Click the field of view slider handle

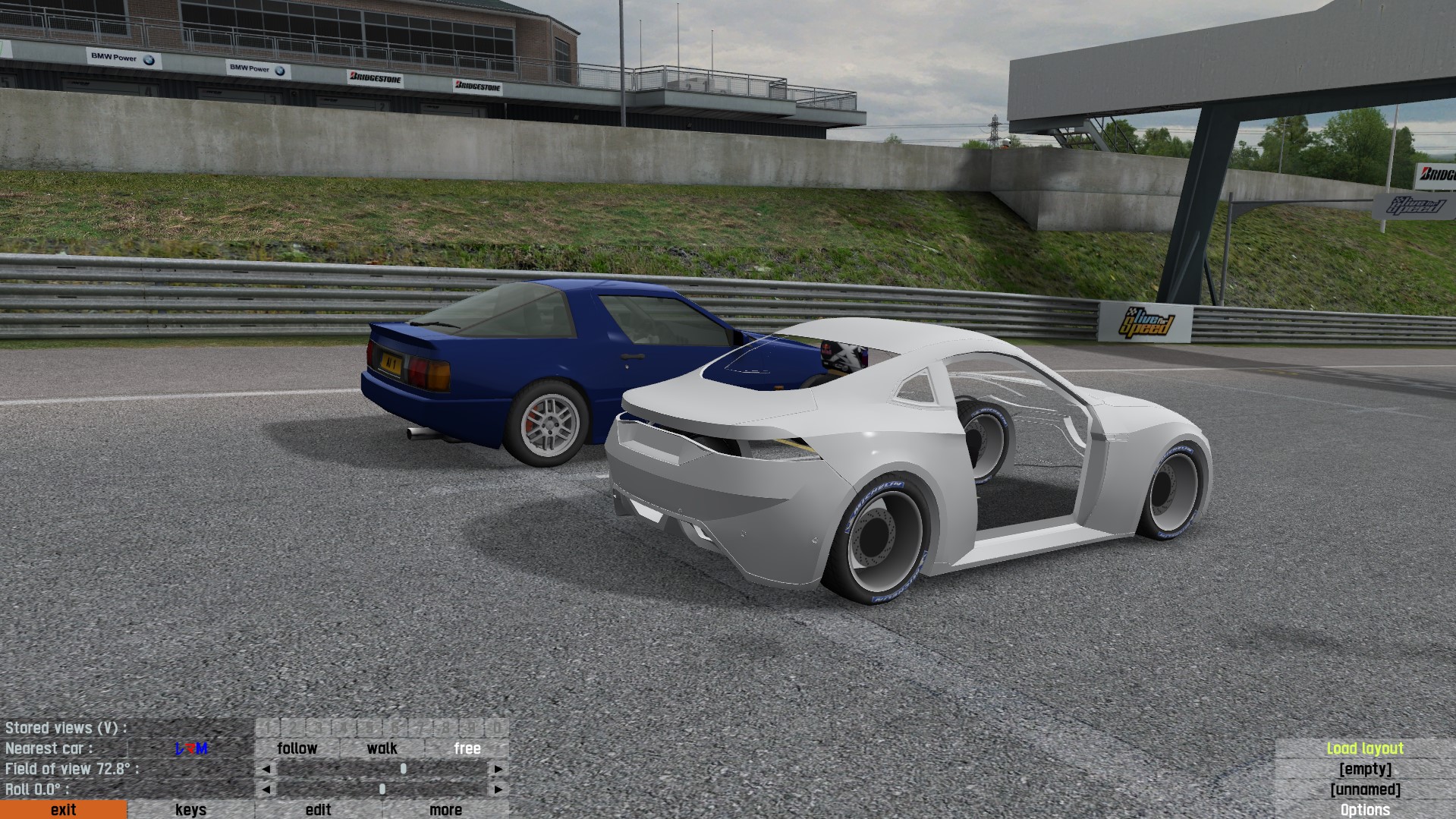[404, 769]
